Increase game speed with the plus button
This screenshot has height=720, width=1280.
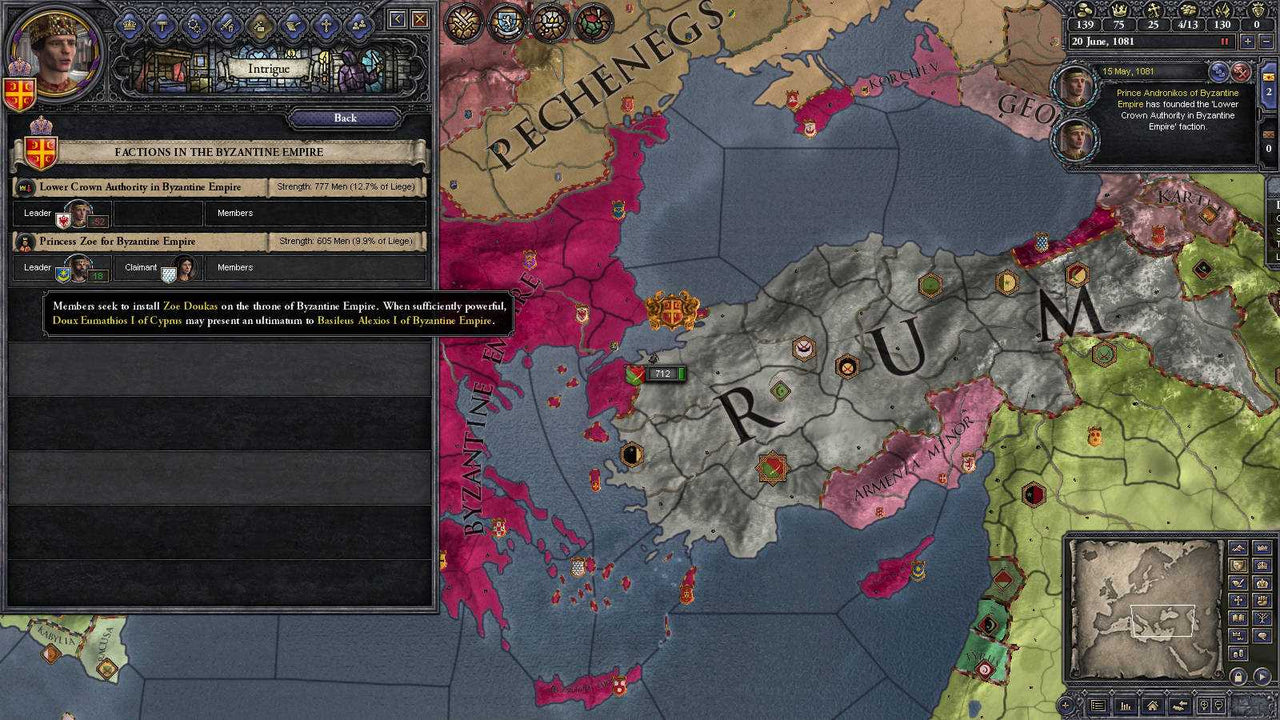pos(1247,41)
